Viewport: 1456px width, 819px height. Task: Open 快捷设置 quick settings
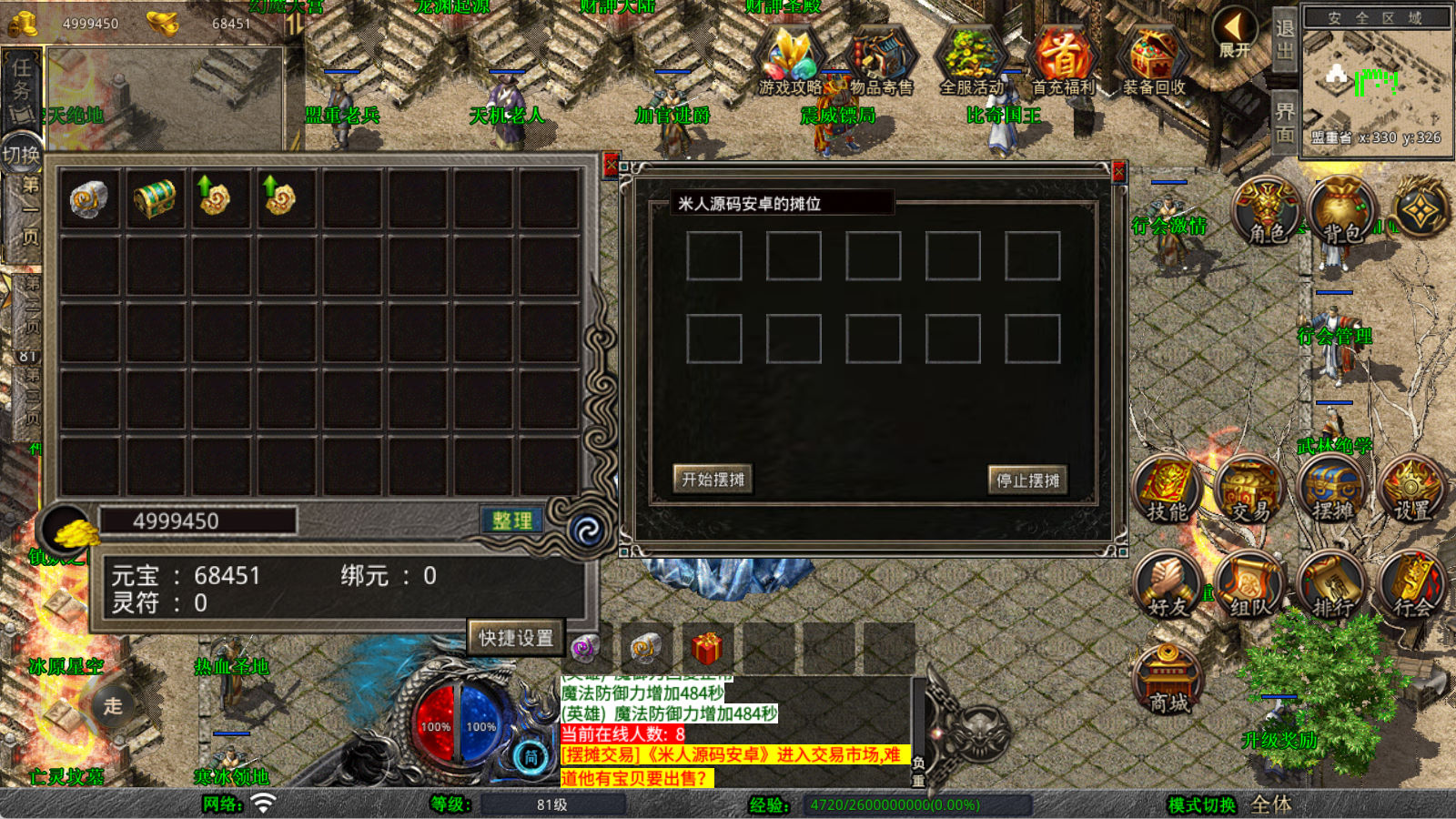pyautogui.click(x=516, y=638)
